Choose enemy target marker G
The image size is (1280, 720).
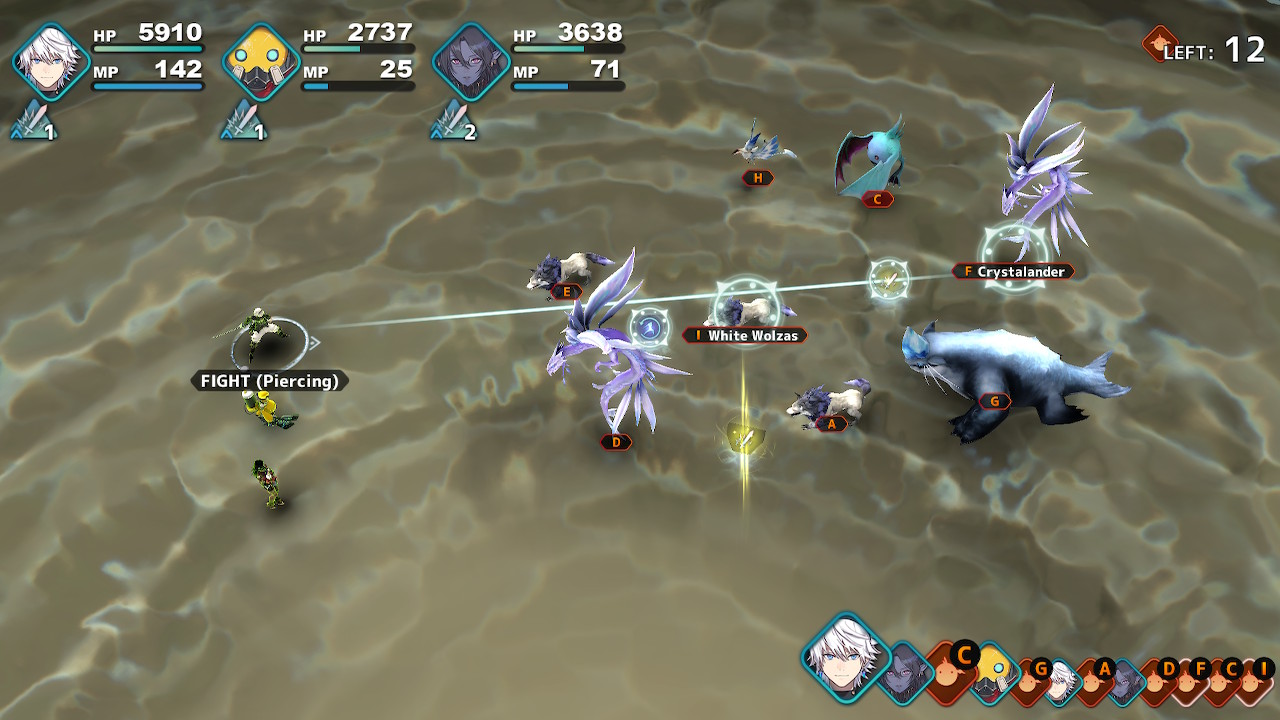[x=994, y=401]
